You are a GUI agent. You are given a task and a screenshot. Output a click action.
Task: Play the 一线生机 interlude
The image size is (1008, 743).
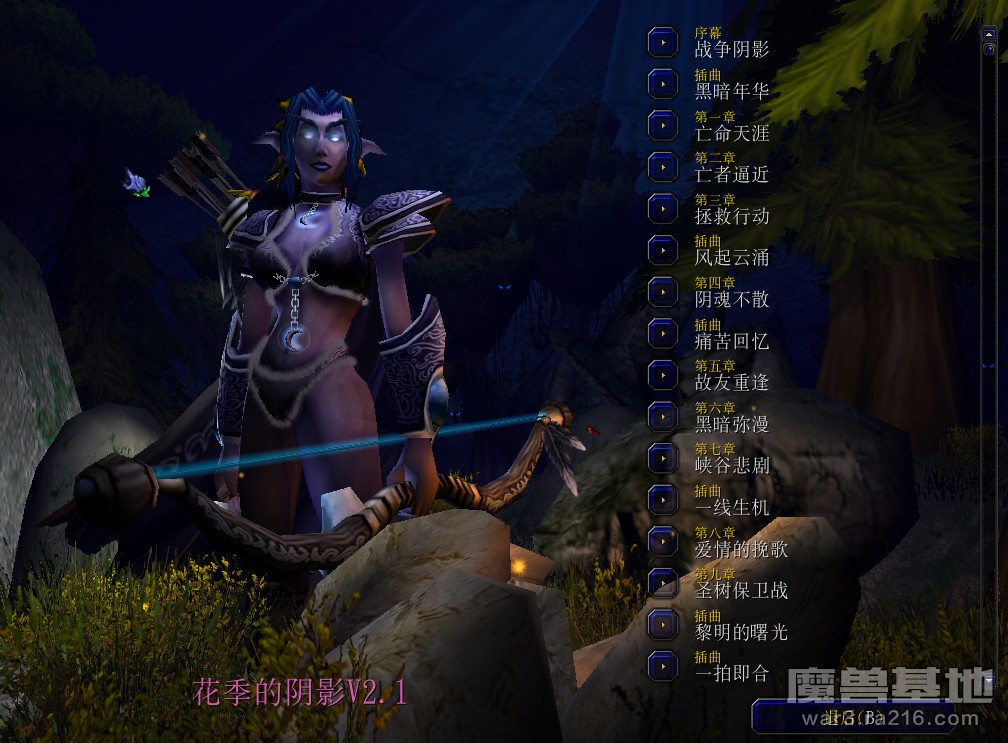coord(663,498)
